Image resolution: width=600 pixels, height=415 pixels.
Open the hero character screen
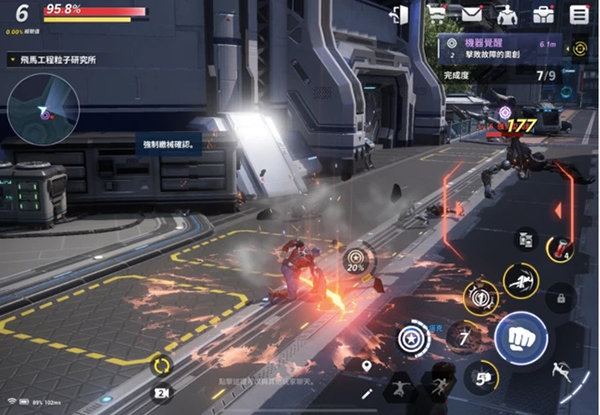point(507,14)
